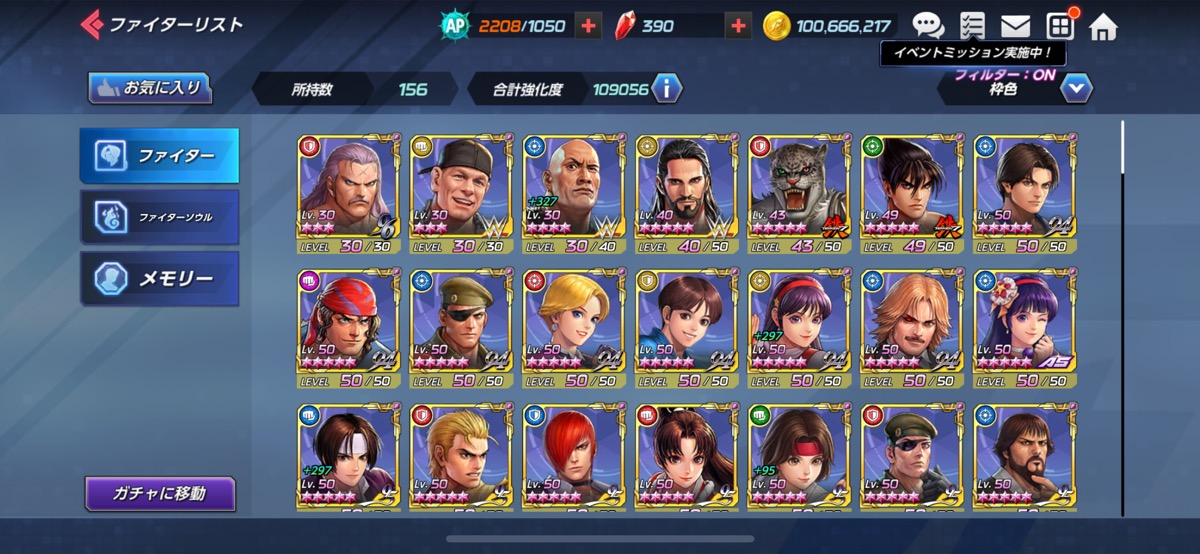Open the grid menu icon
This screenshot has height=554, width=1200.
(1059, 26)
